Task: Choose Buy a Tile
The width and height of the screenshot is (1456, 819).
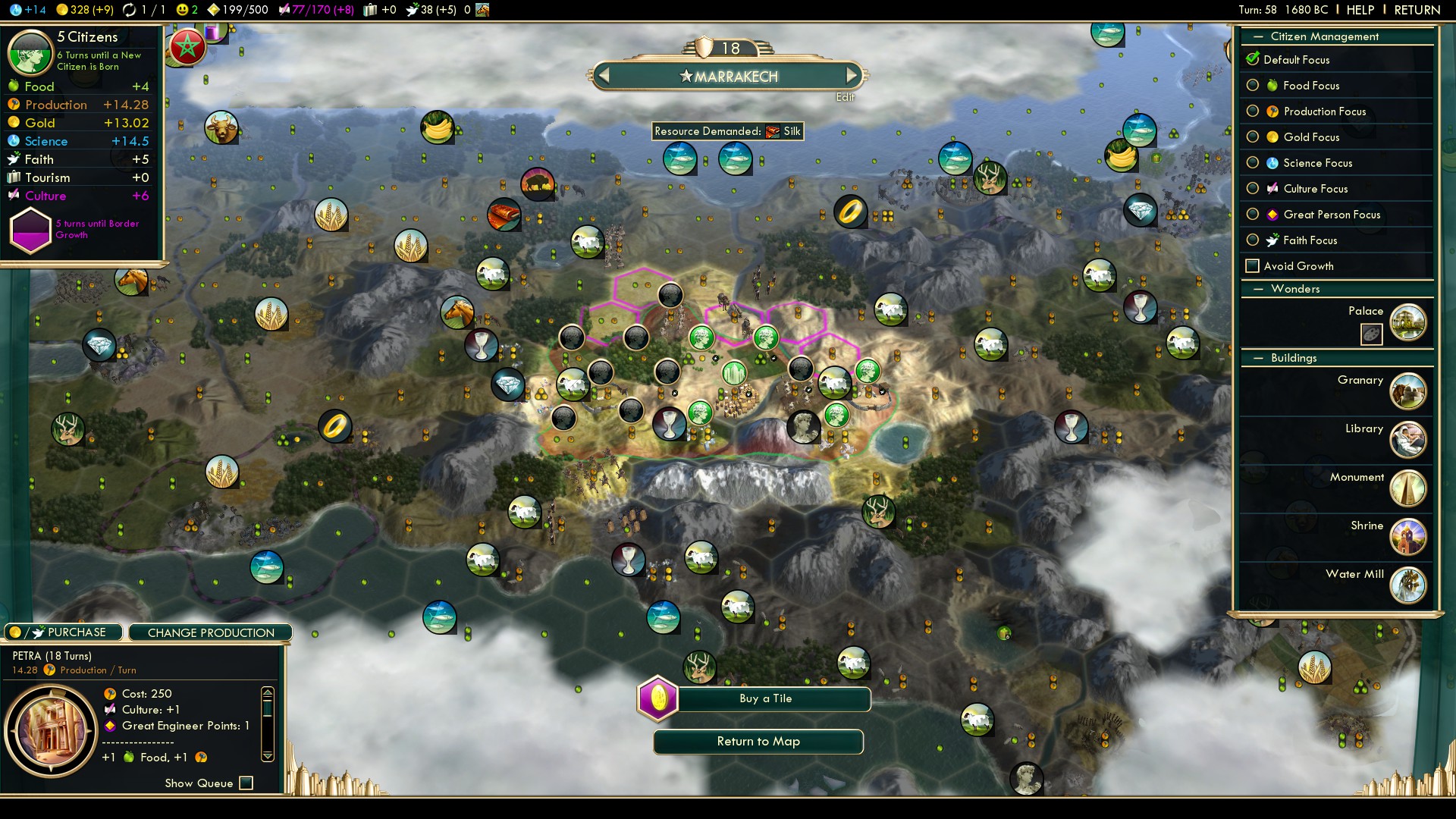Action: click(x=765, y=698)
